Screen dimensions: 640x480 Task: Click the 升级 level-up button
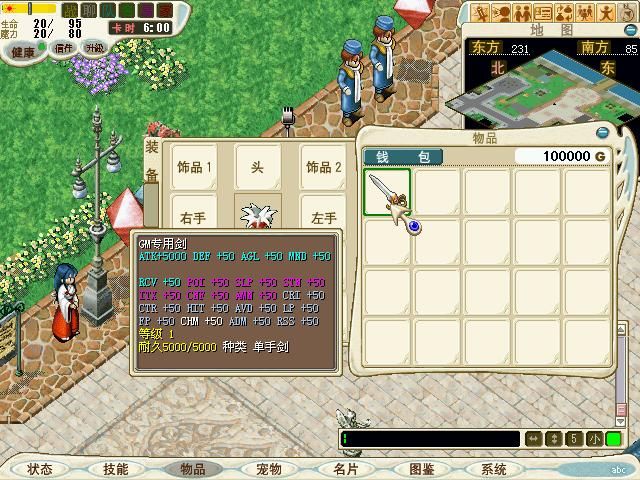click(x=95, y=47)
